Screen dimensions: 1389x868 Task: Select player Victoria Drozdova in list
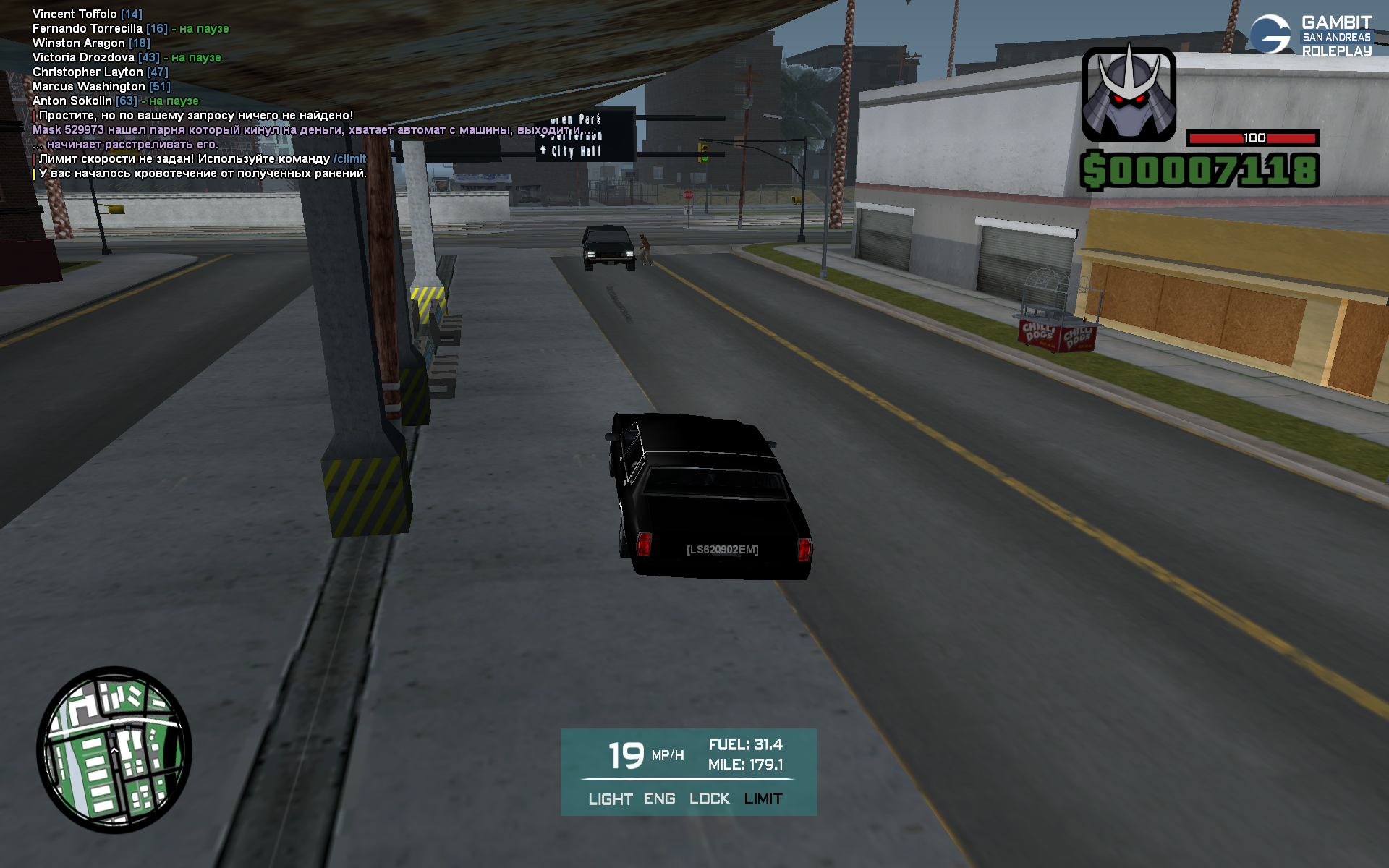point(83,58)
